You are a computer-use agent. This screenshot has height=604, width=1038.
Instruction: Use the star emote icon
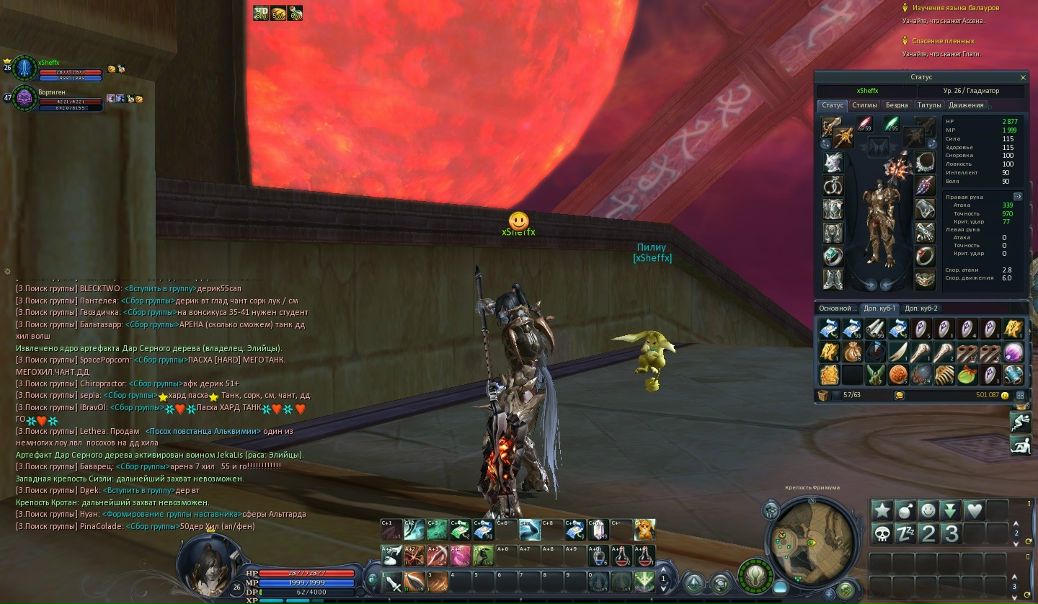pos(882,510)
